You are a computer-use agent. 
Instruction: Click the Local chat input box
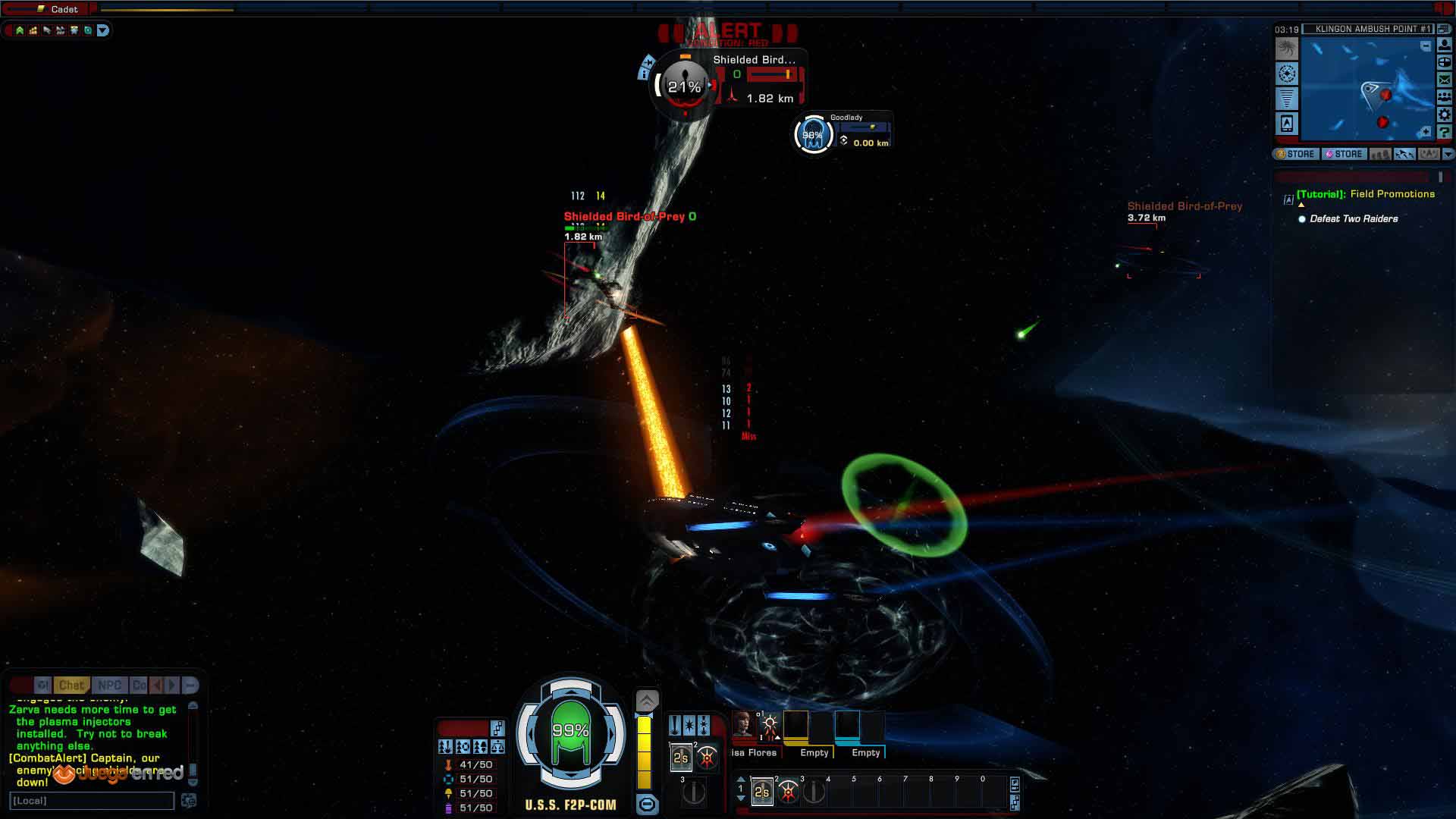92,801
